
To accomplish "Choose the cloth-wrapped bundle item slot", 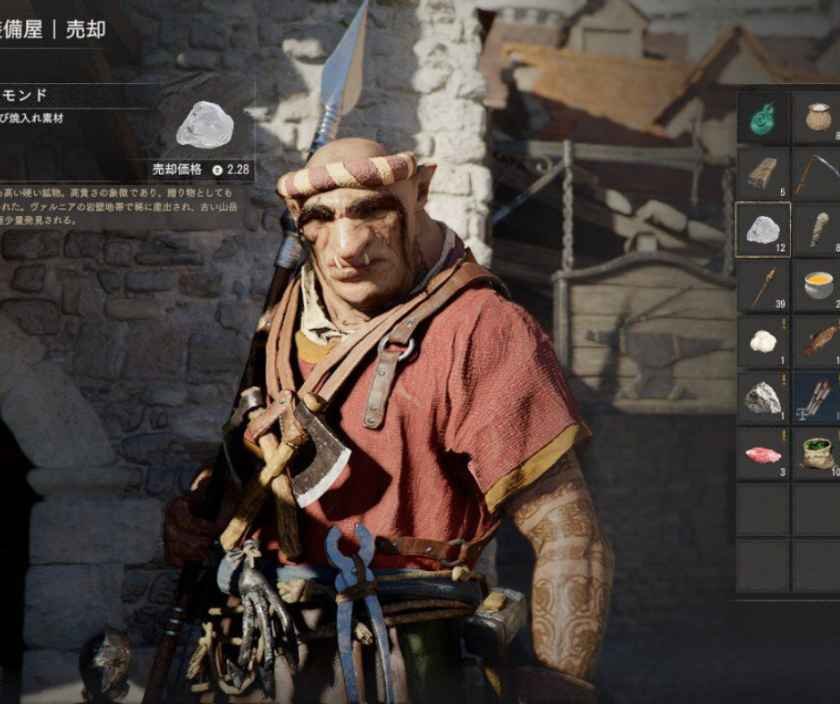I will point(818,229).
